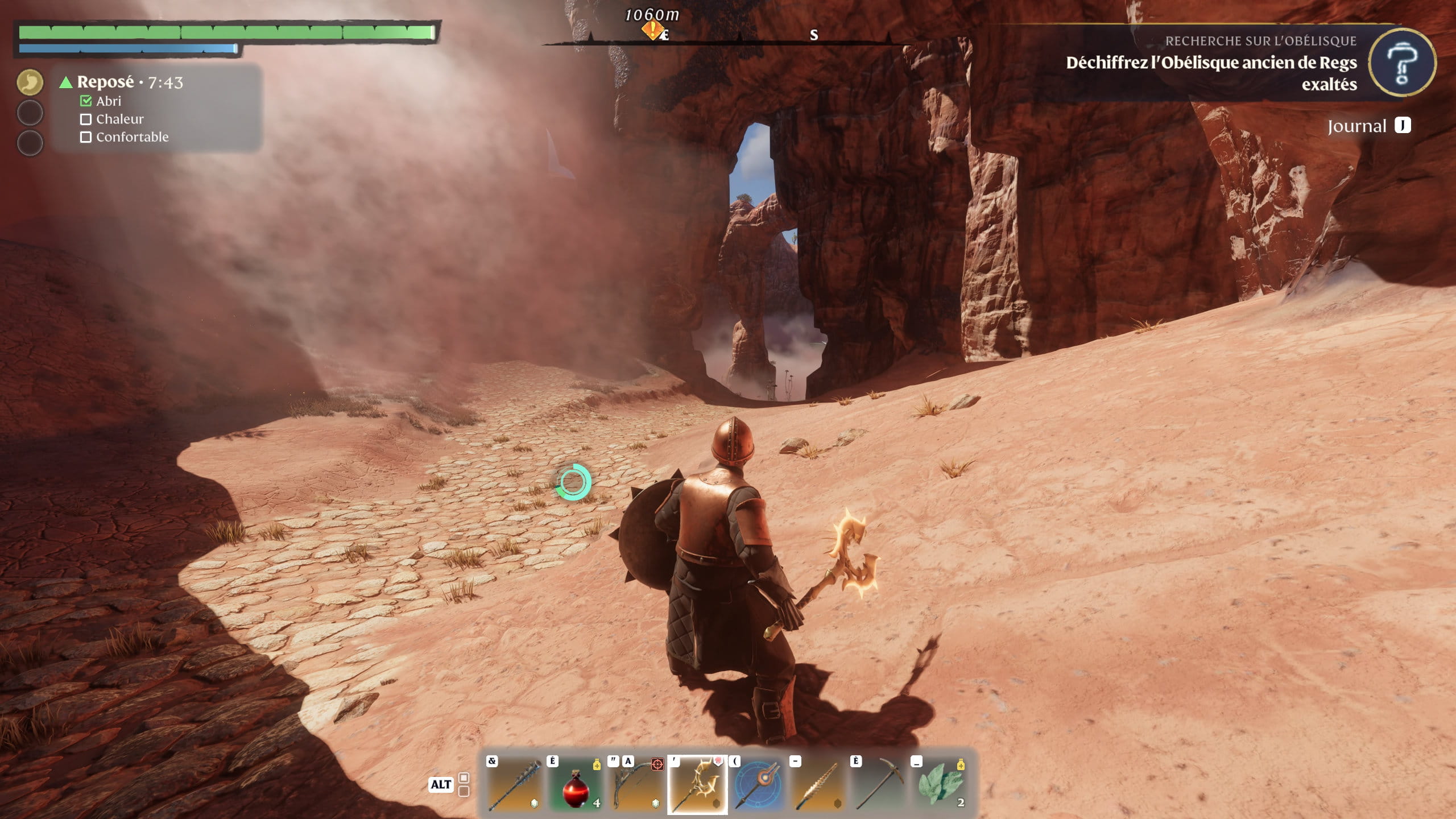This screenshot has height=819, width=1456.
Task: Click the quest marker on the compass
Action: (652, 30)
